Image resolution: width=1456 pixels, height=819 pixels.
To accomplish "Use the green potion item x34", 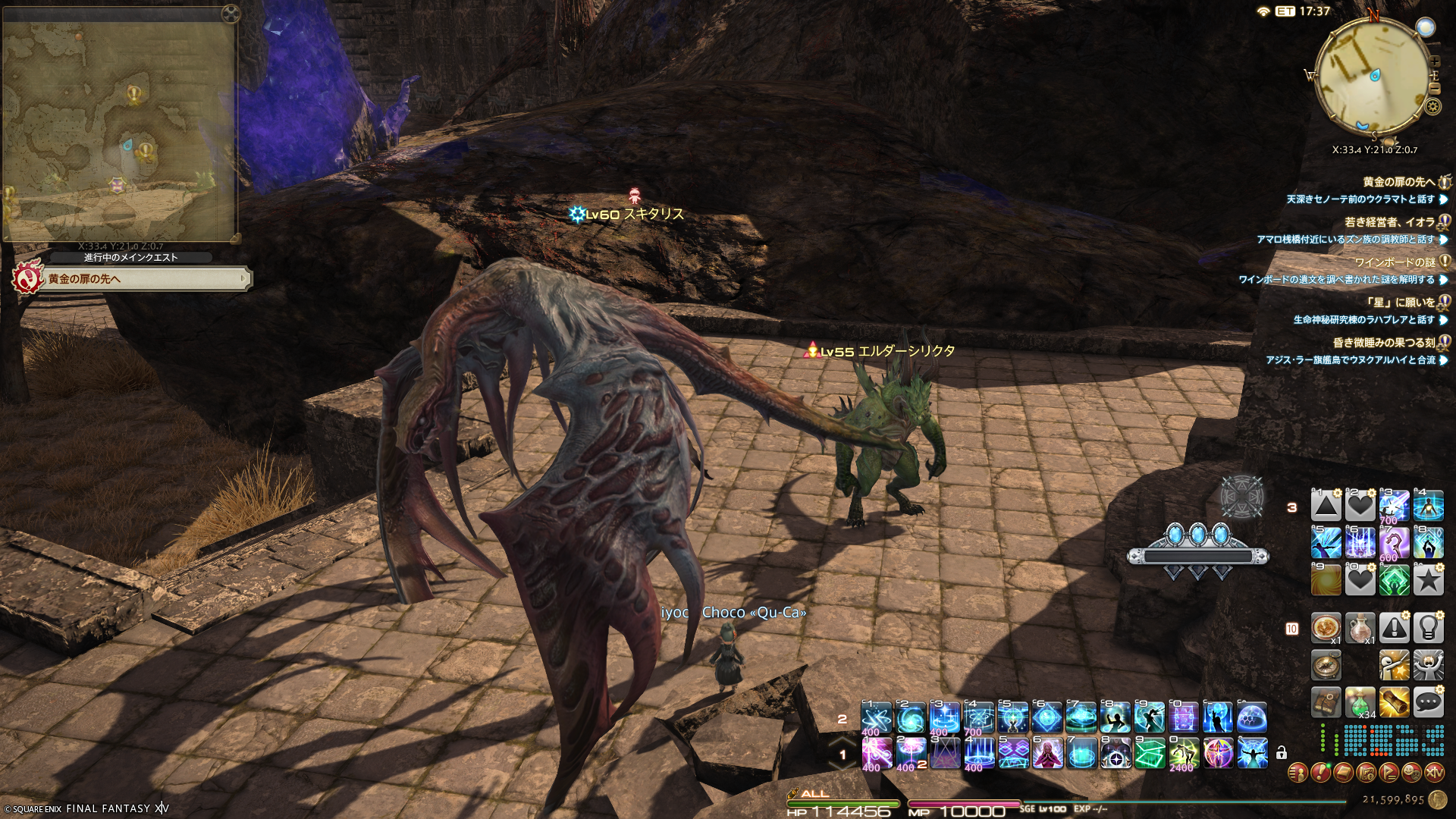I will pyautogui.click(x=1360, y=702).
